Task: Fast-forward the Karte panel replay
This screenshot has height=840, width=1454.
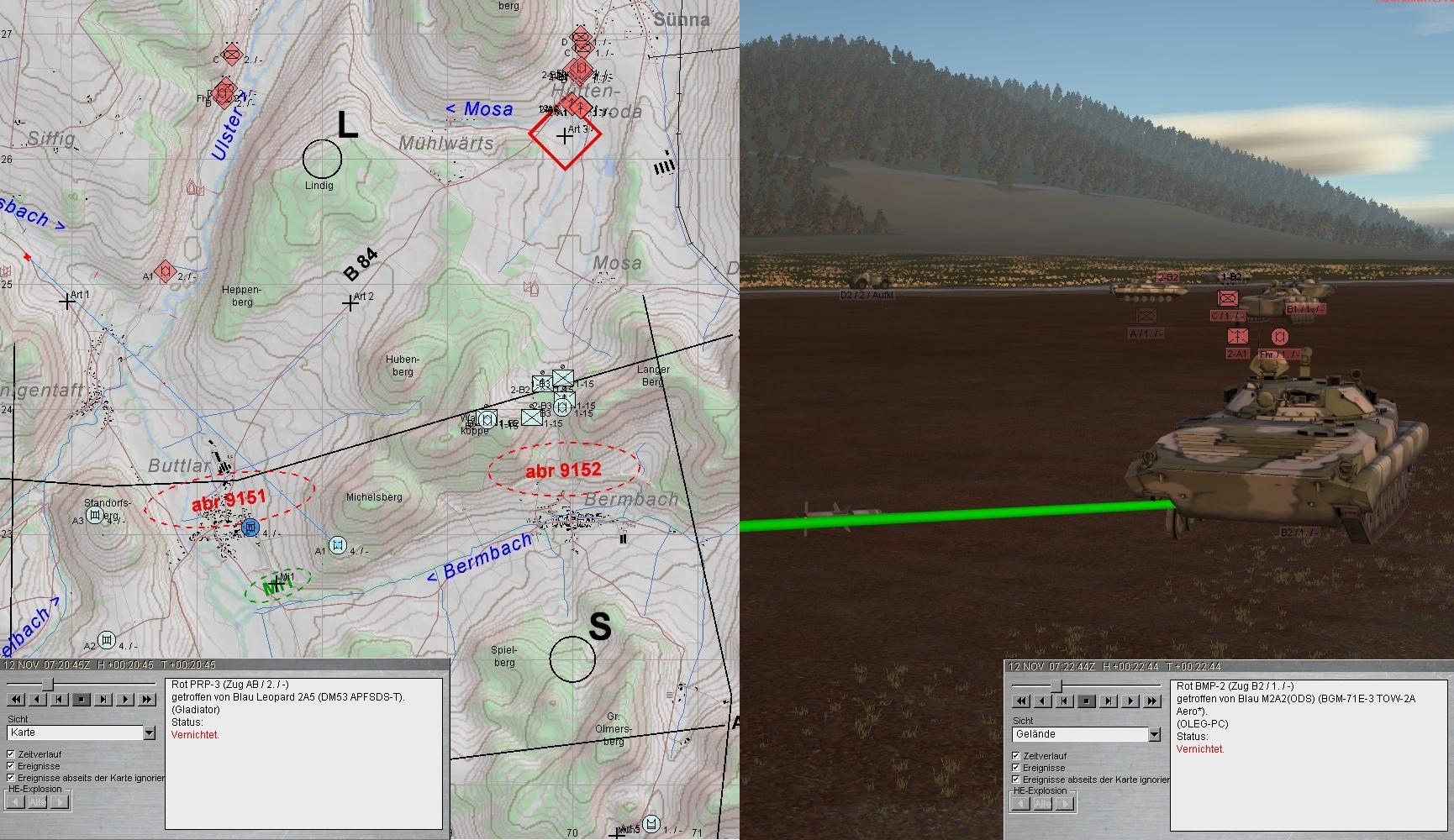Action: [x=147, y=699]
